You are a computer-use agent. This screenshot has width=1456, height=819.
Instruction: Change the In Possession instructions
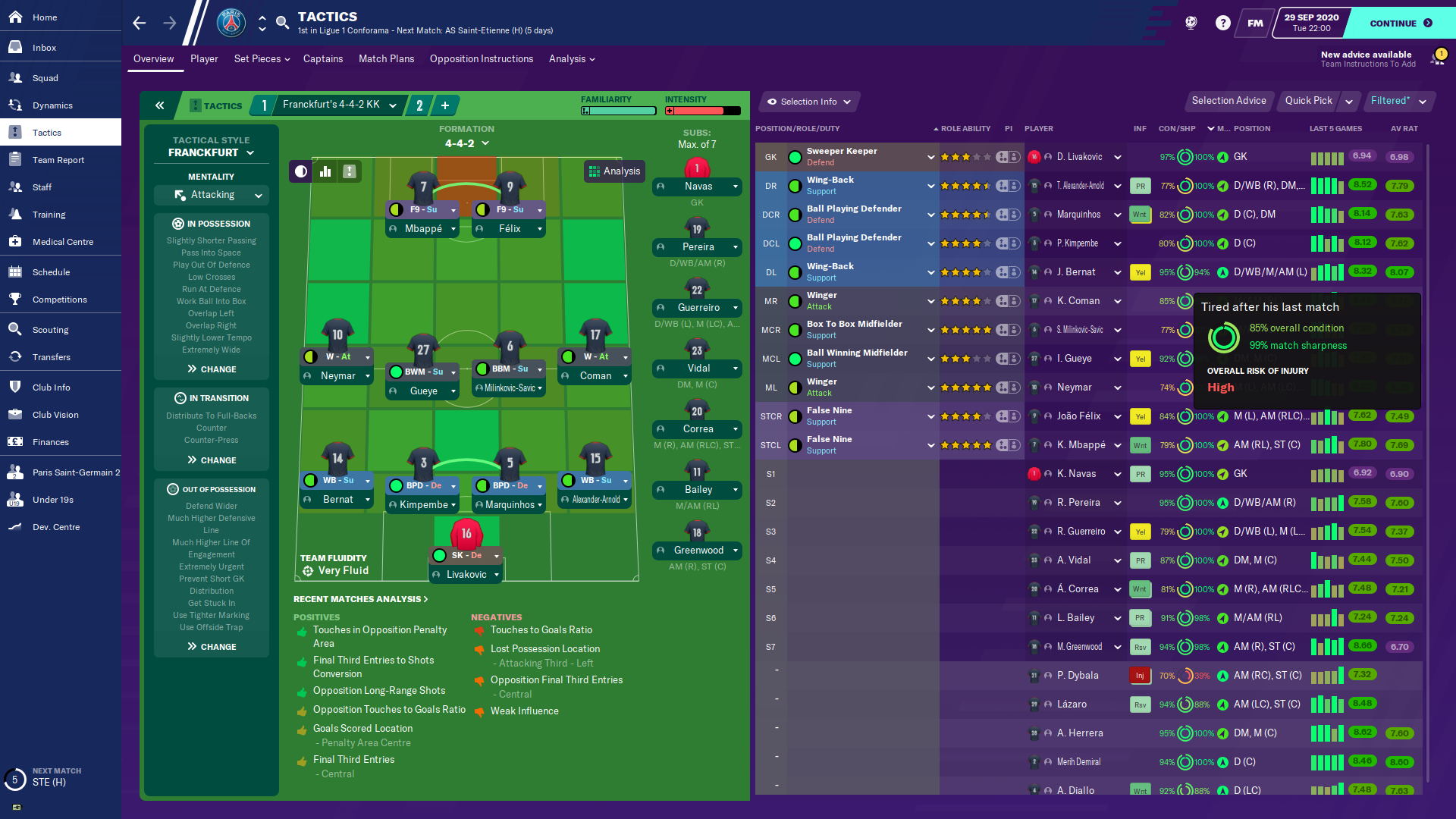click(x=212, y=369)
